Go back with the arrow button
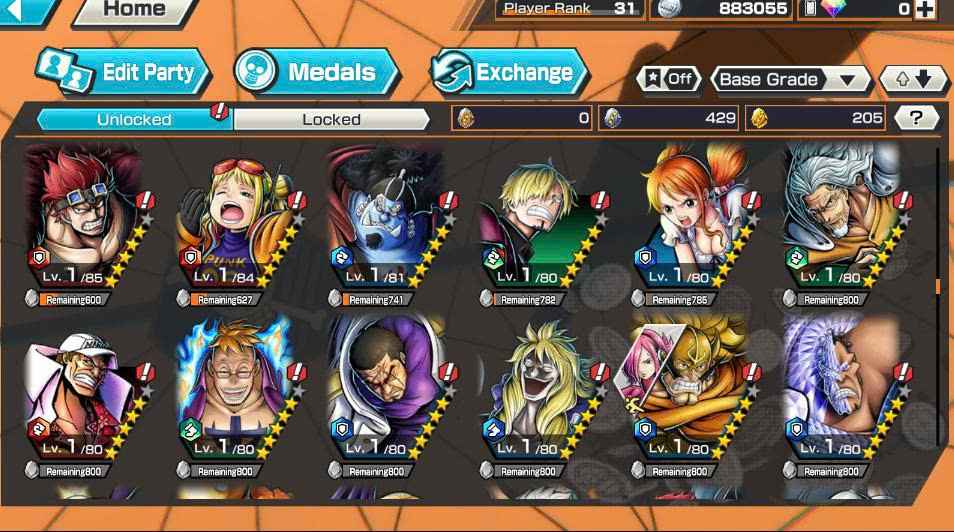Screen dimensions: 954x532 point(24,10)
